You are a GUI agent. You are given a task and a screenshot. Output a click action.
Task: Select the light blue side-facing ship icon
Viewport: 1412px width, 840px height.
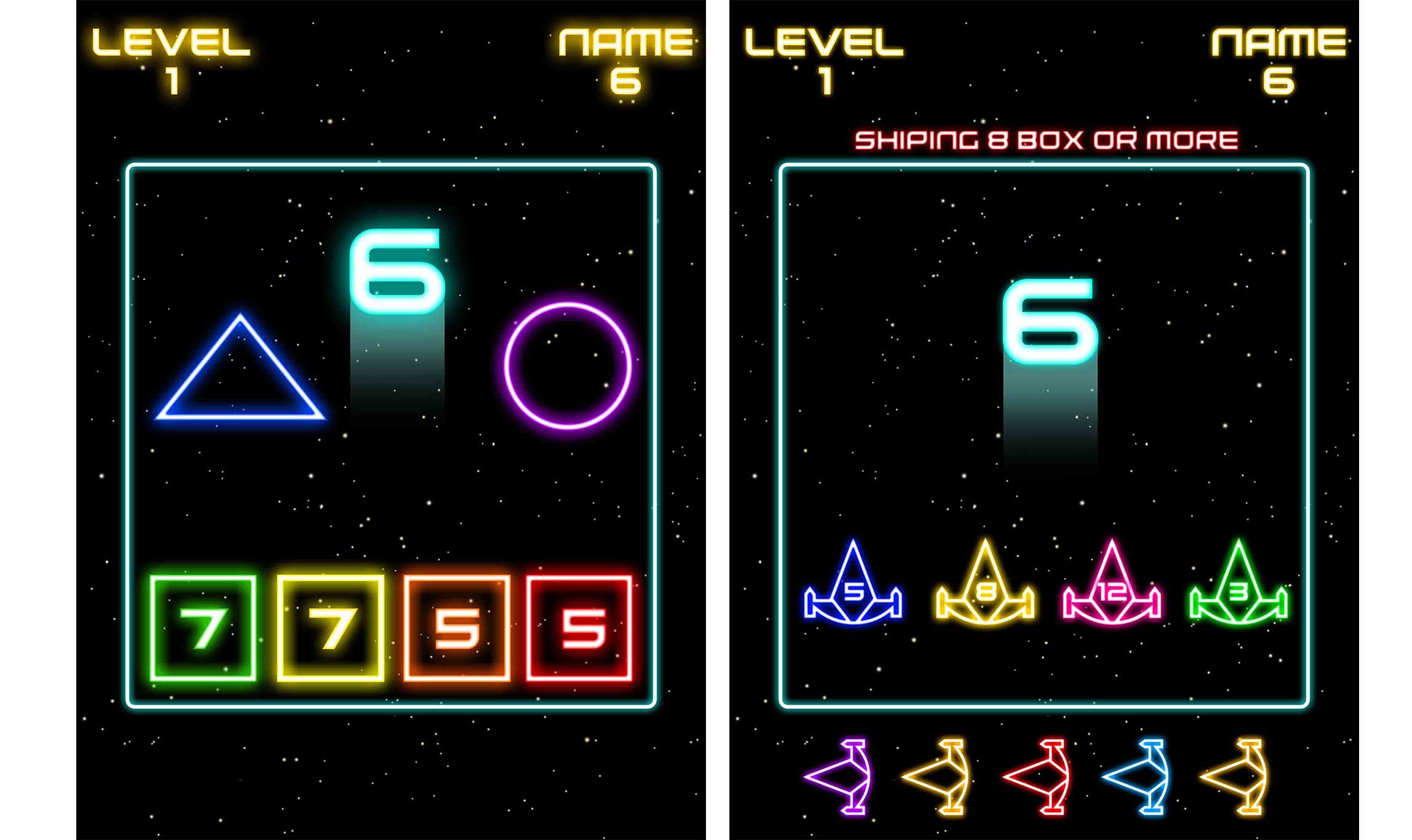pos(1138,777)
